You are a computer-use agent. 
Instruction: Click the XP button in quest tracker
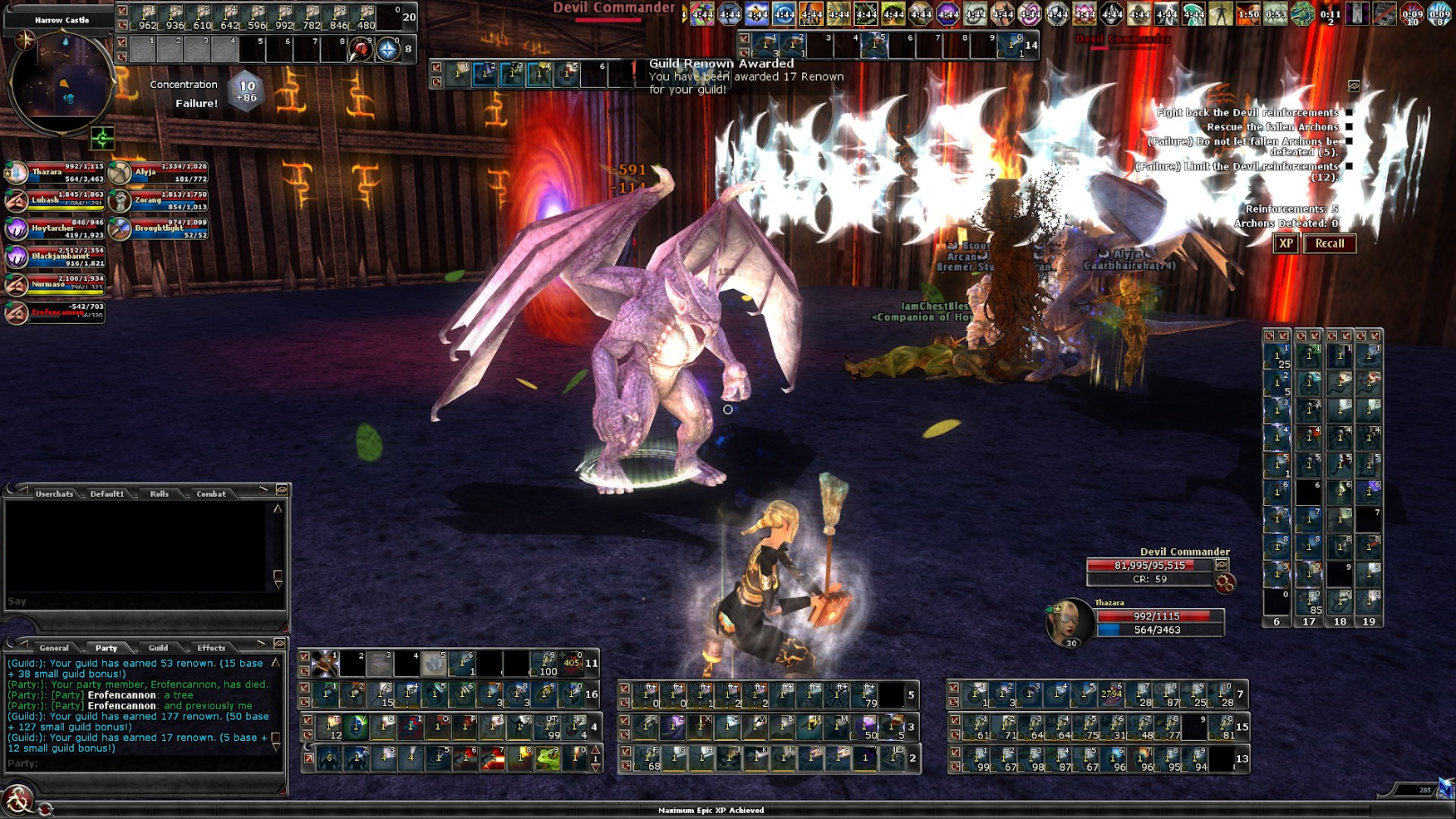click(x=1286, y=243)
